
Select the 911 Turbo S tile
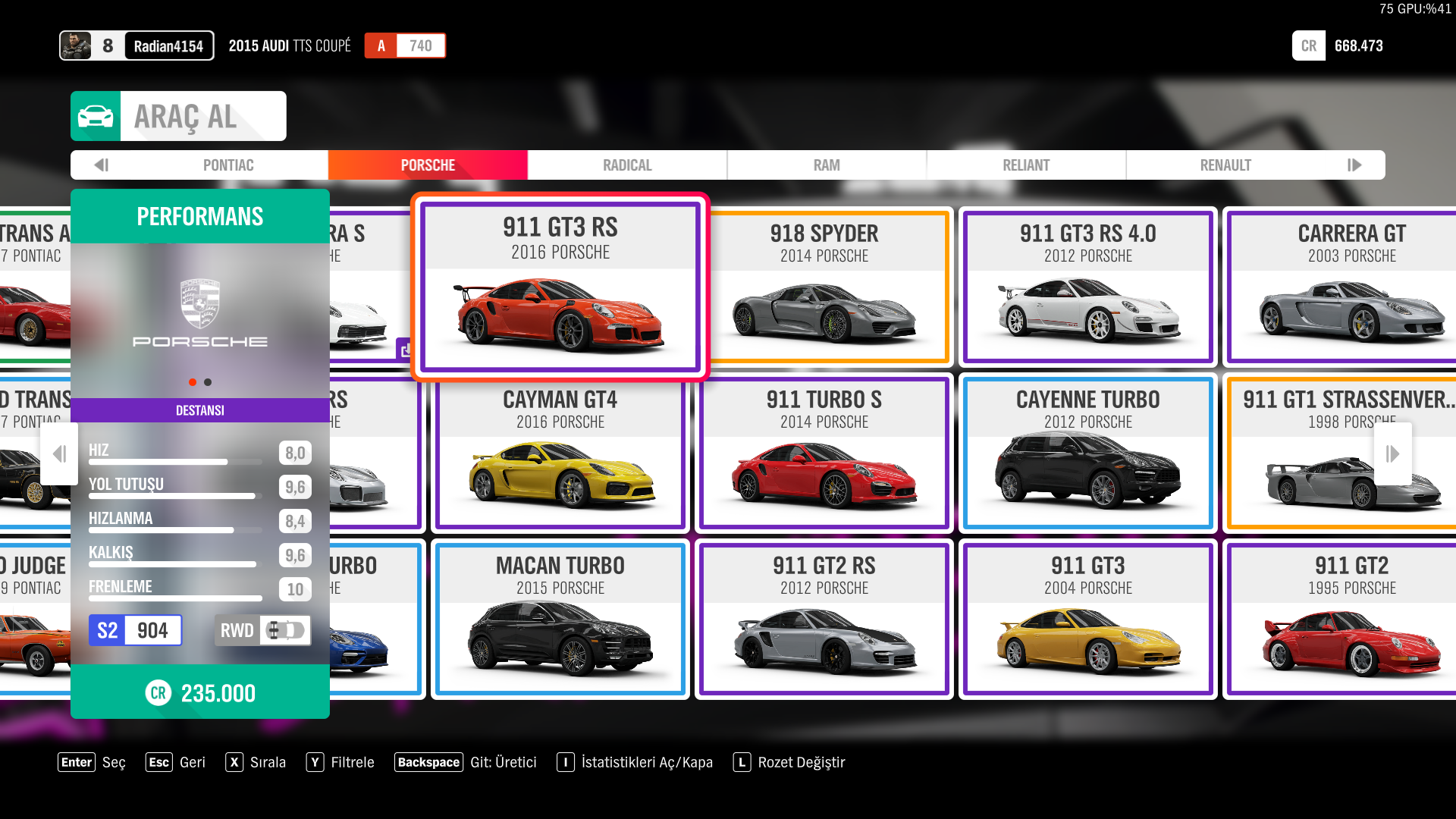(824, 453)
